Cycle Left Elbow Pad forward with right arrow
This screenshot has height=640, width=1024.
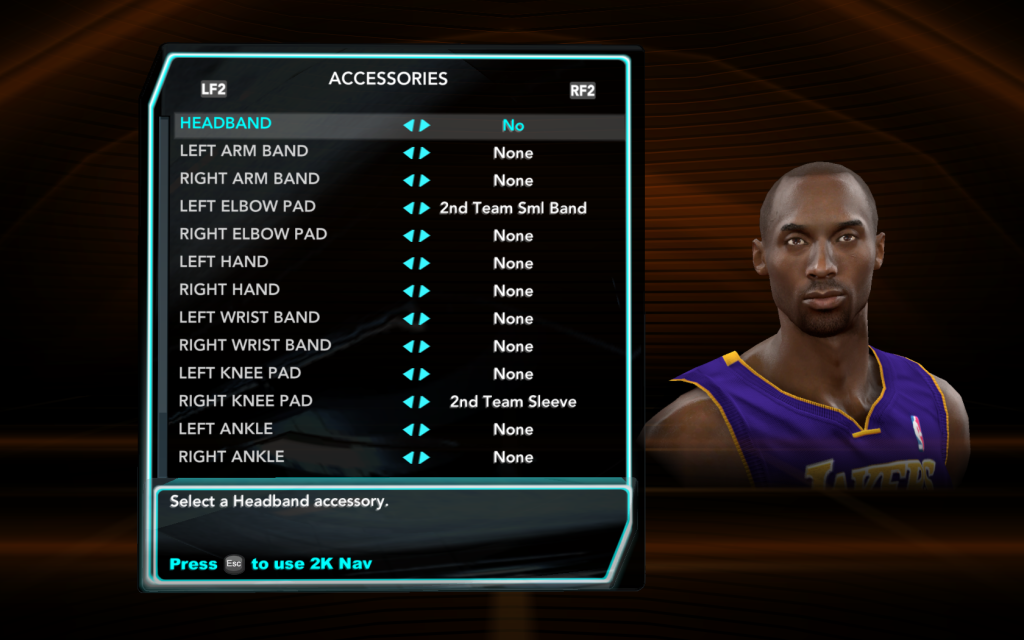(x=425, y=208)
